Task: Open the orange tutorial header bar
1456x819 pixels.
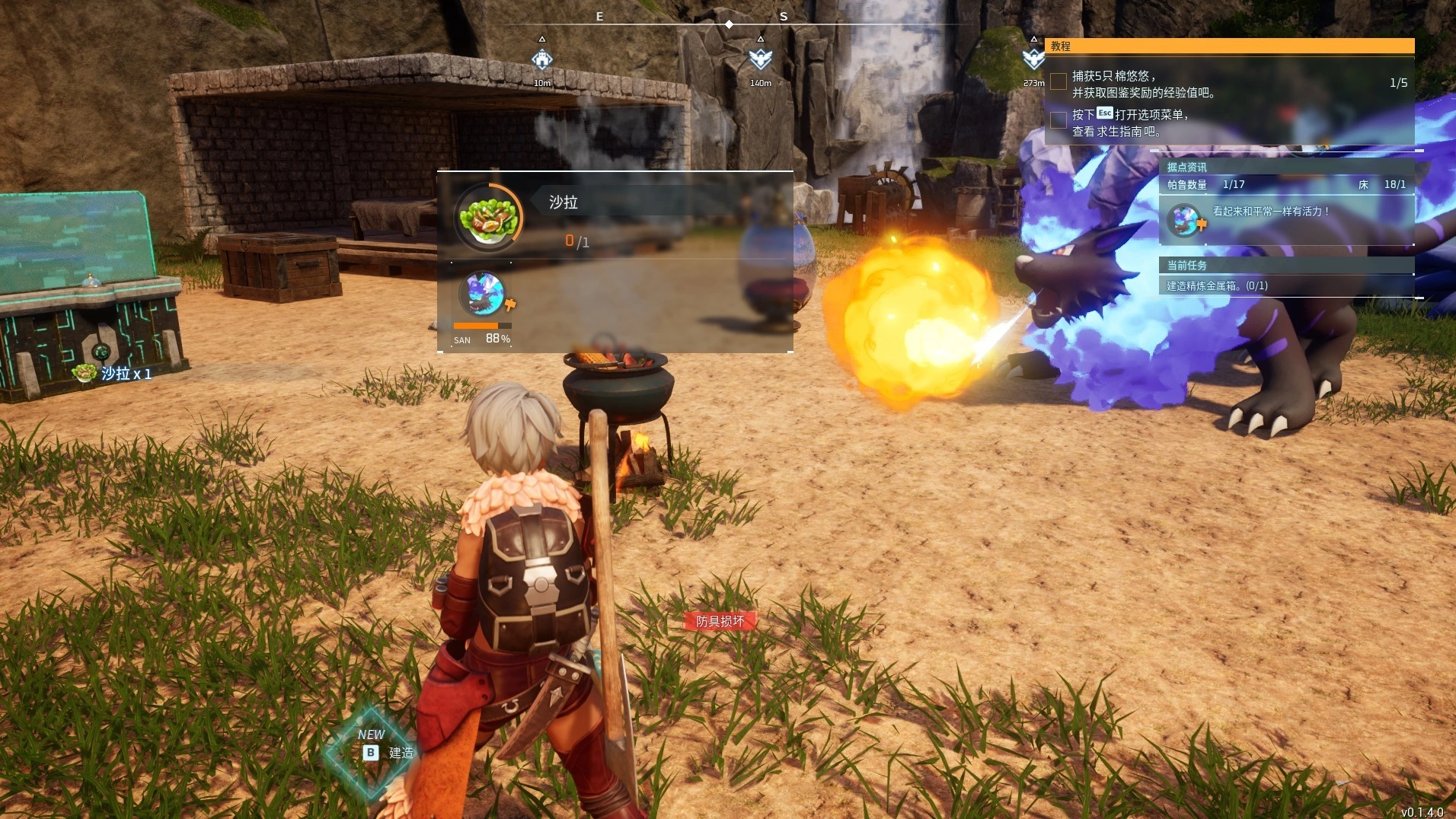Action: [1229, 46]
